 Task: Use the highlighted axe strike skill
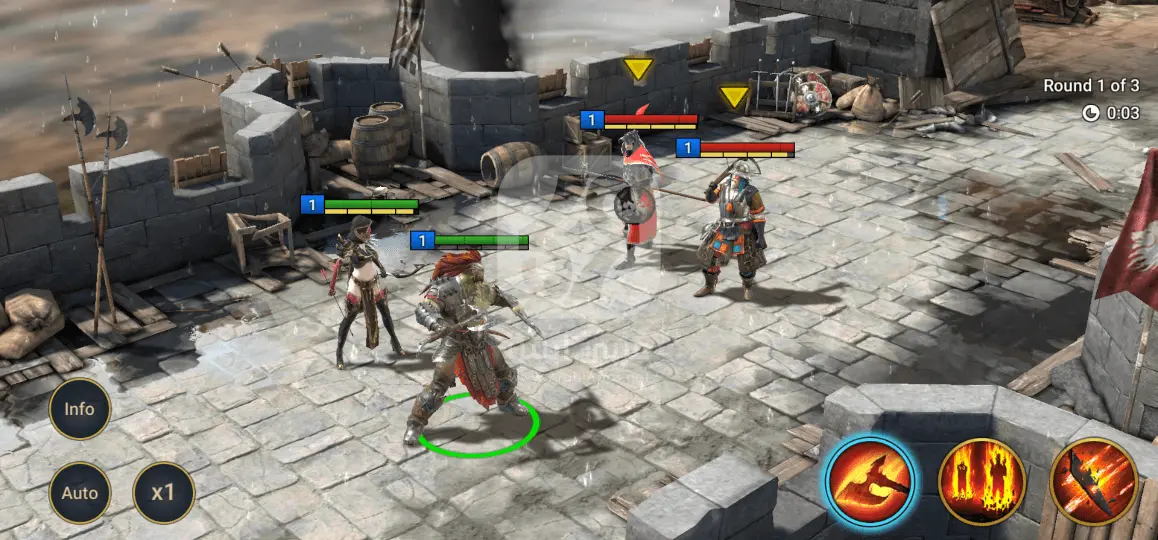[869, 482]
